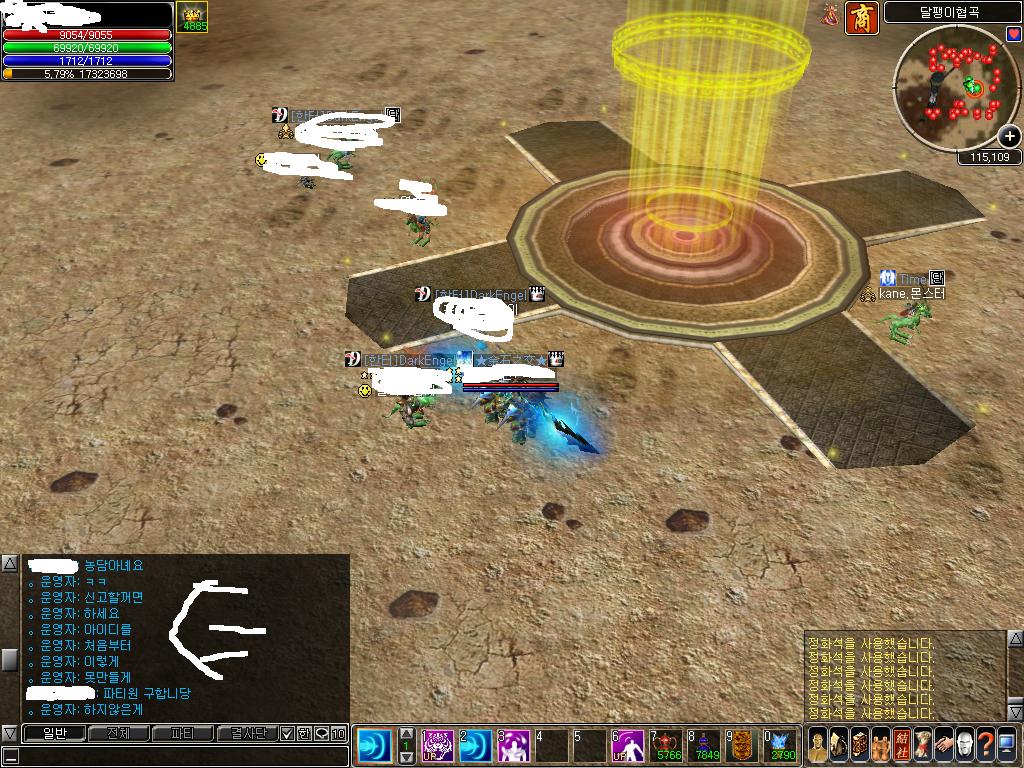Use hotbar slot 7 red potion

(x=666, y=746)
